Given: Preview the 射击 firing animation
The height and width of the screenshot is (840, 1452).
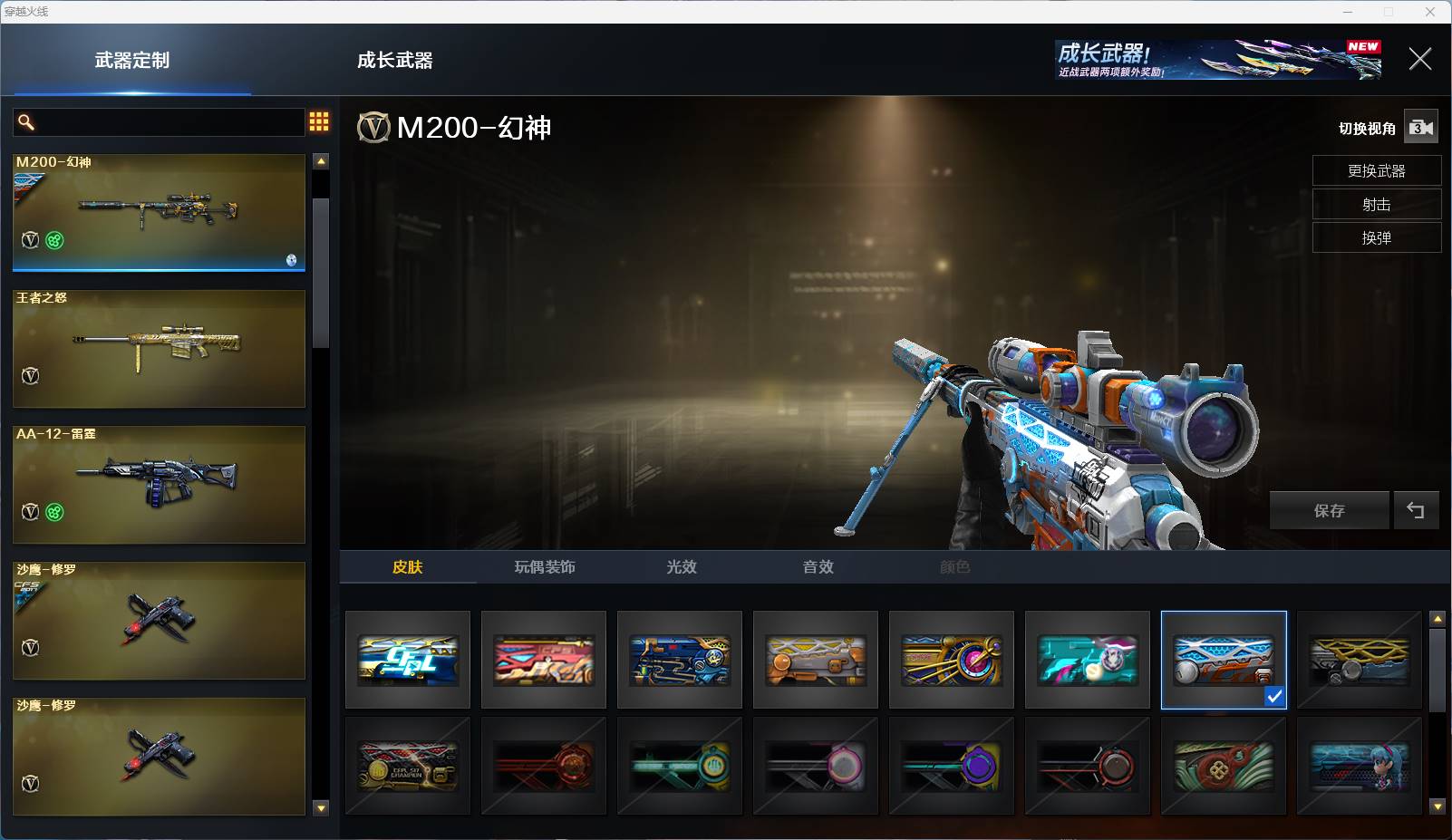Looking at the screenshot, I should point(1376,205).
